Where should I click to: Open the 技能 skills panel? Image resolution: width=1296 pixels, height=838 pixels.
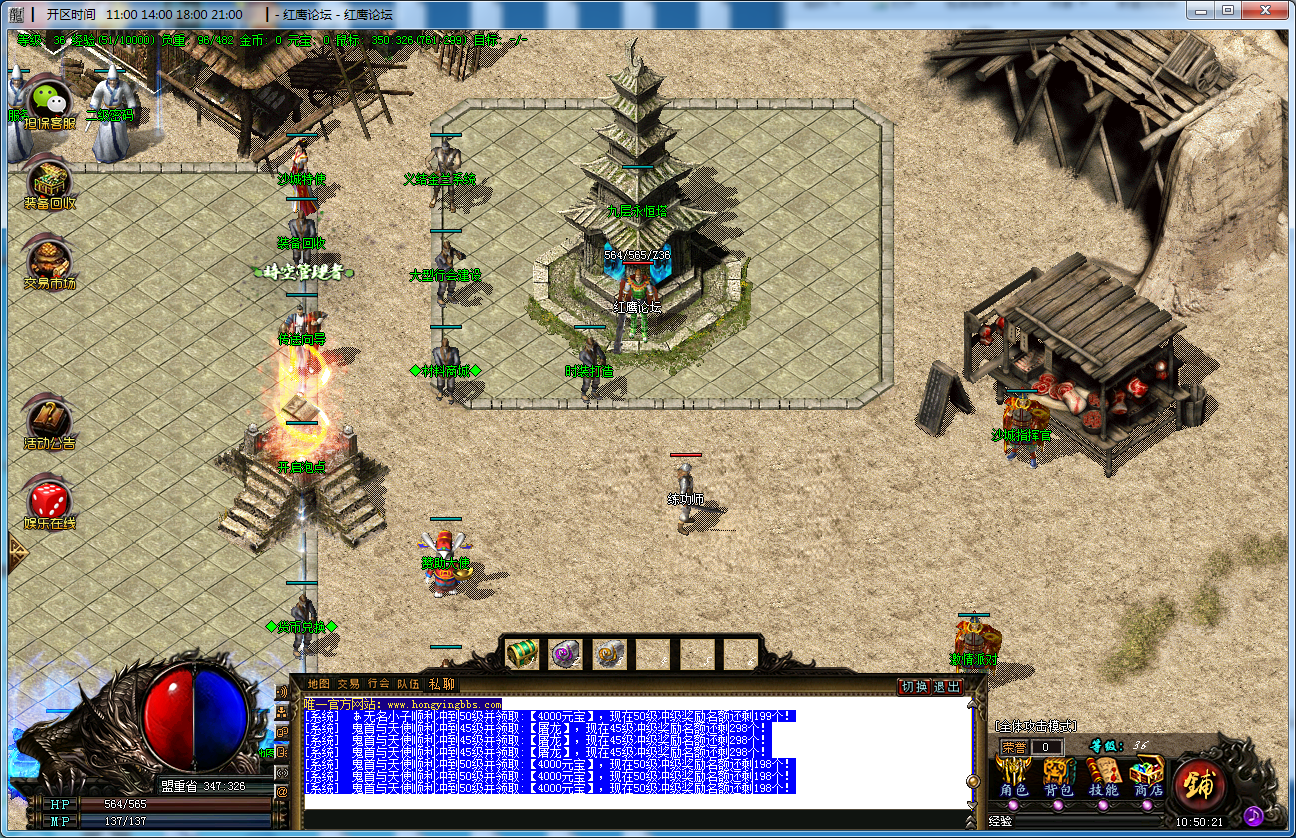pyautogui.click(x=1102, y=779)
